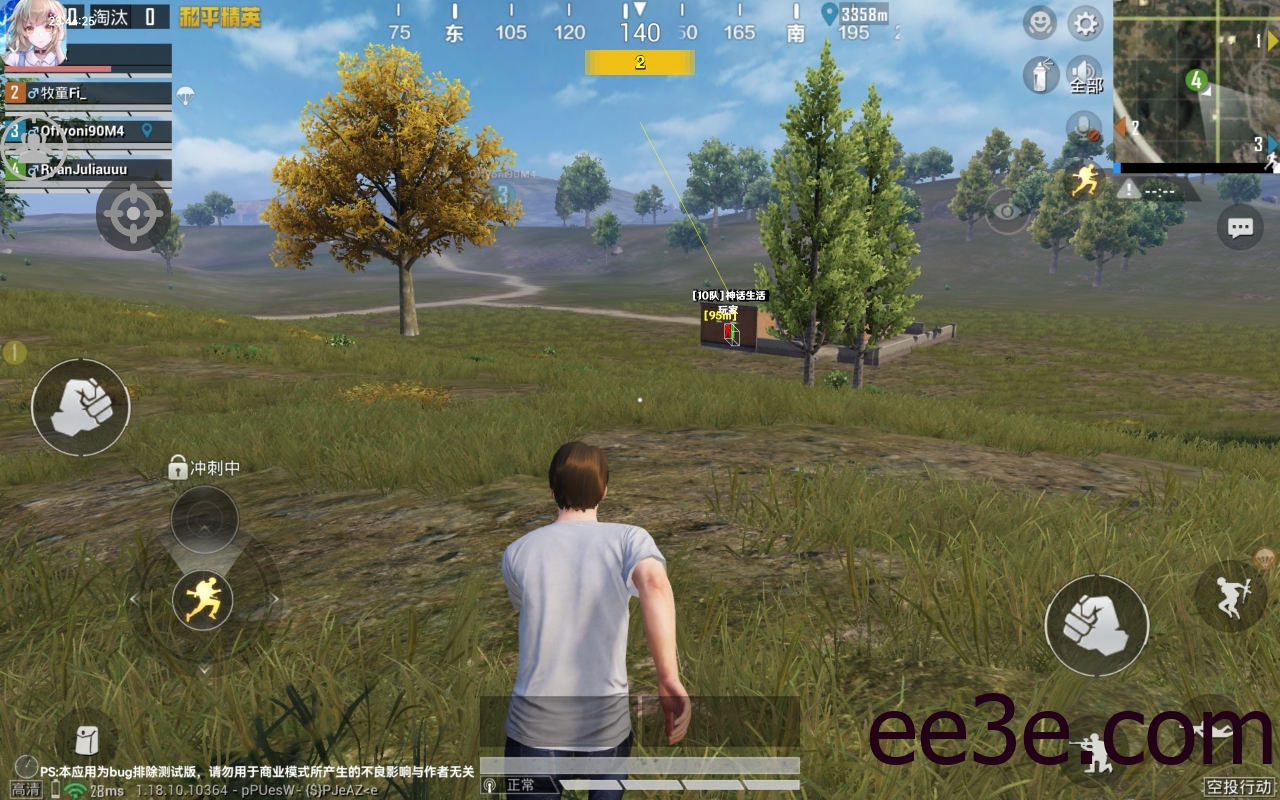Tap the fist button beside the joystick

click(81, 407)
